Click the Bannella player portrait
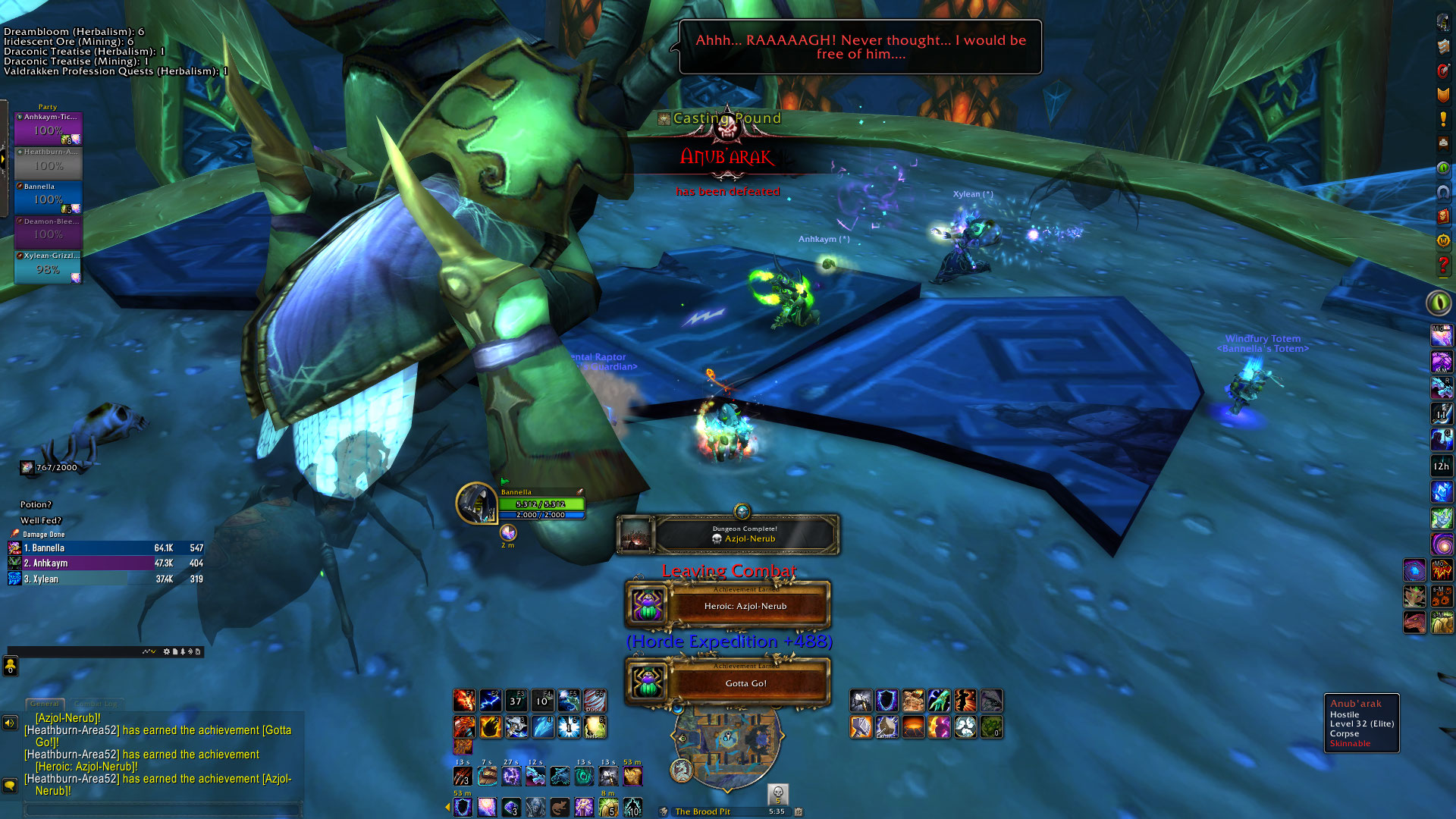 tap(476, 503)
